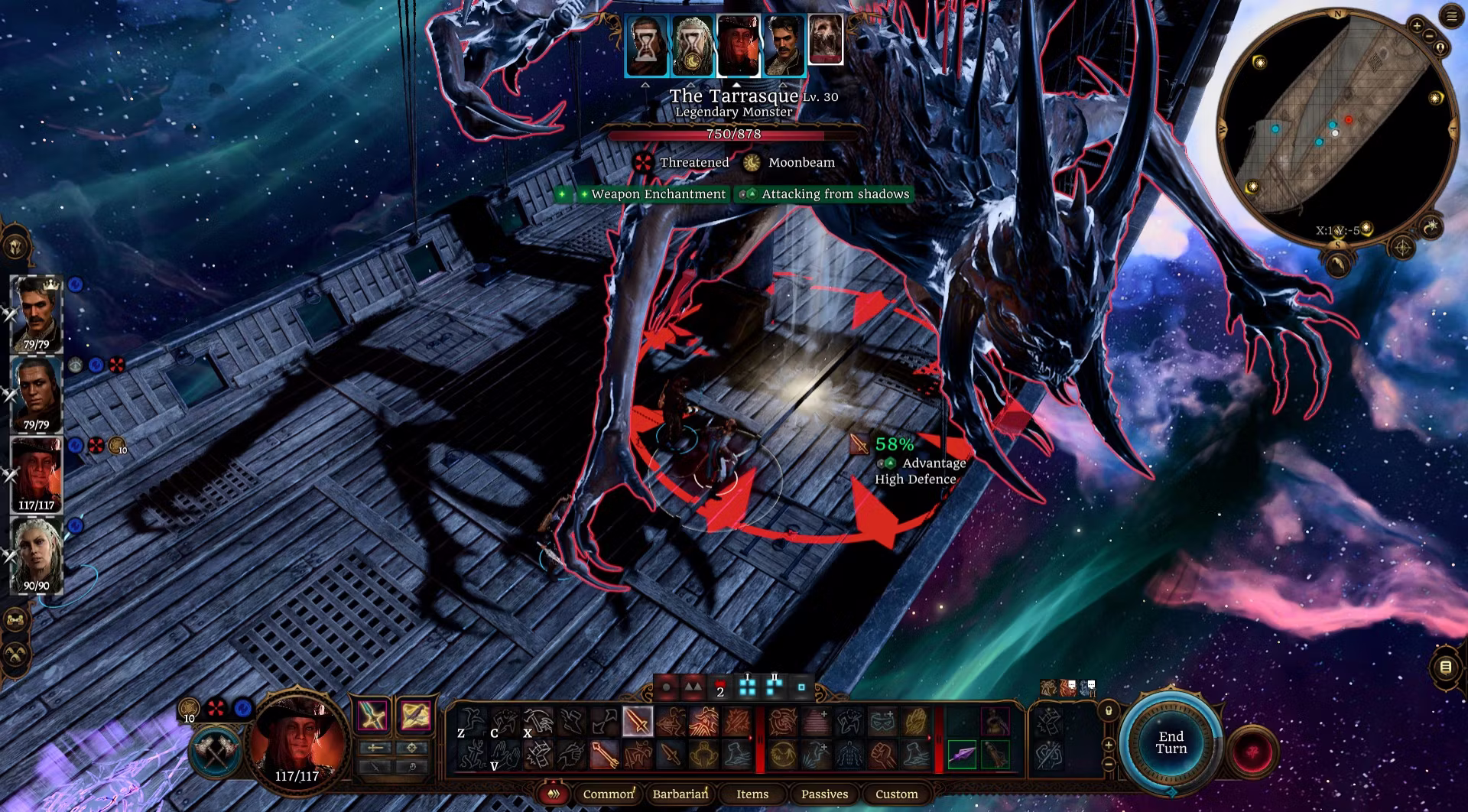Screen dimensions: 1468x812
Task: Zoom in the minimap
Action: 1416,26
